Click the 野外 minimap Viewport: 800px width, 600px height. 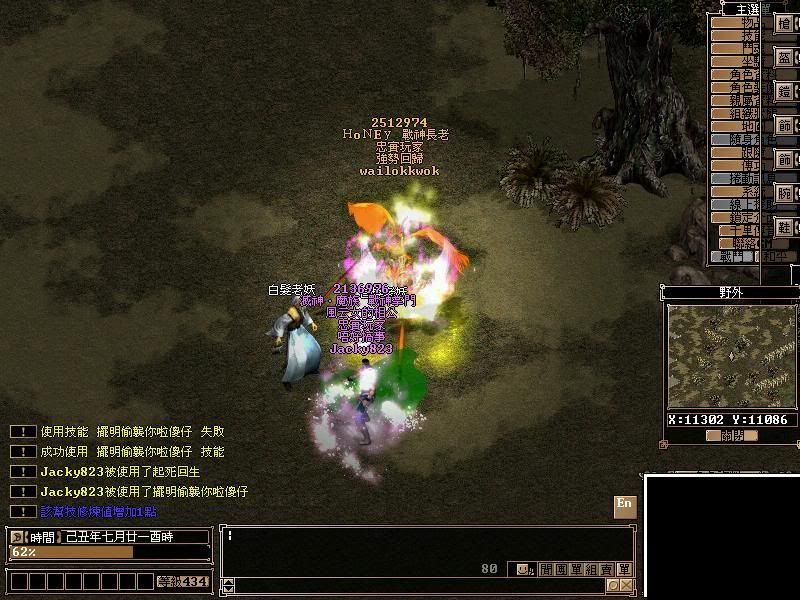(731, 356)
